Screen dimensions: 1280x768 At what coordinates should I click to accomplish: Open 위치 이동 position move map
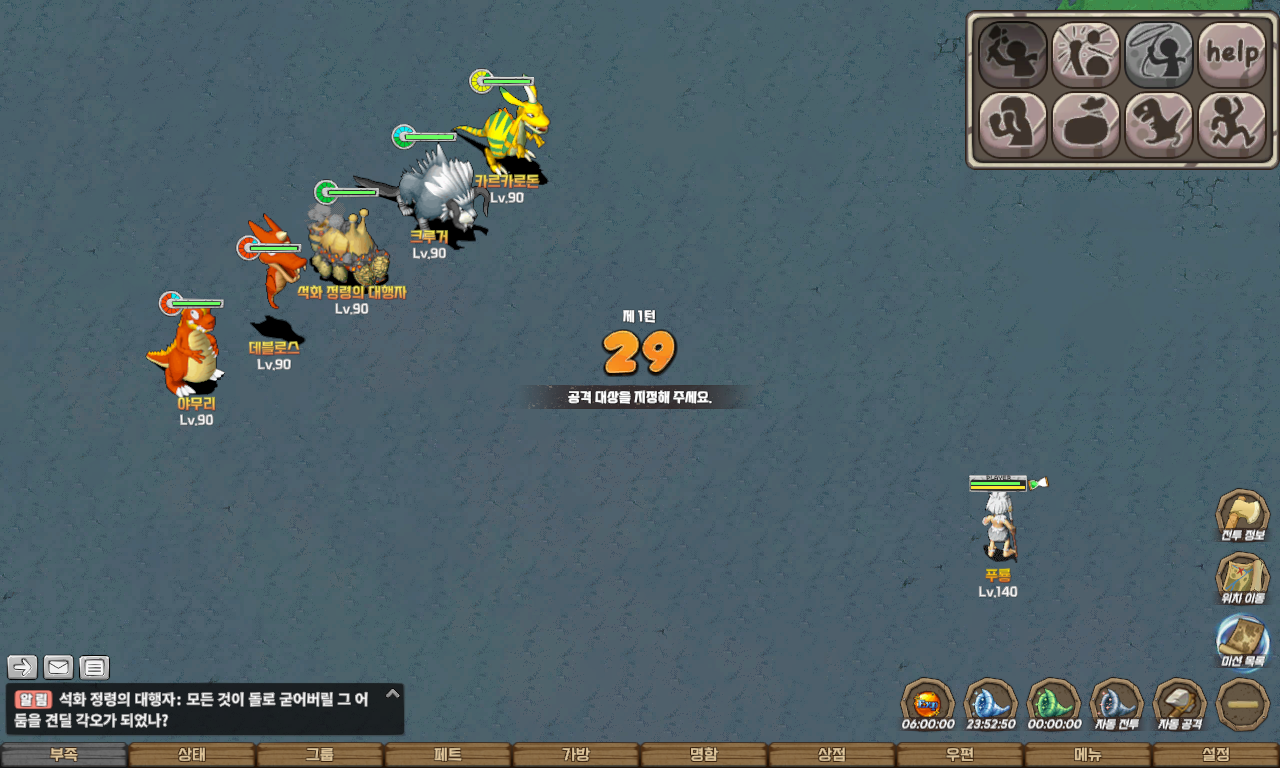1242,579
